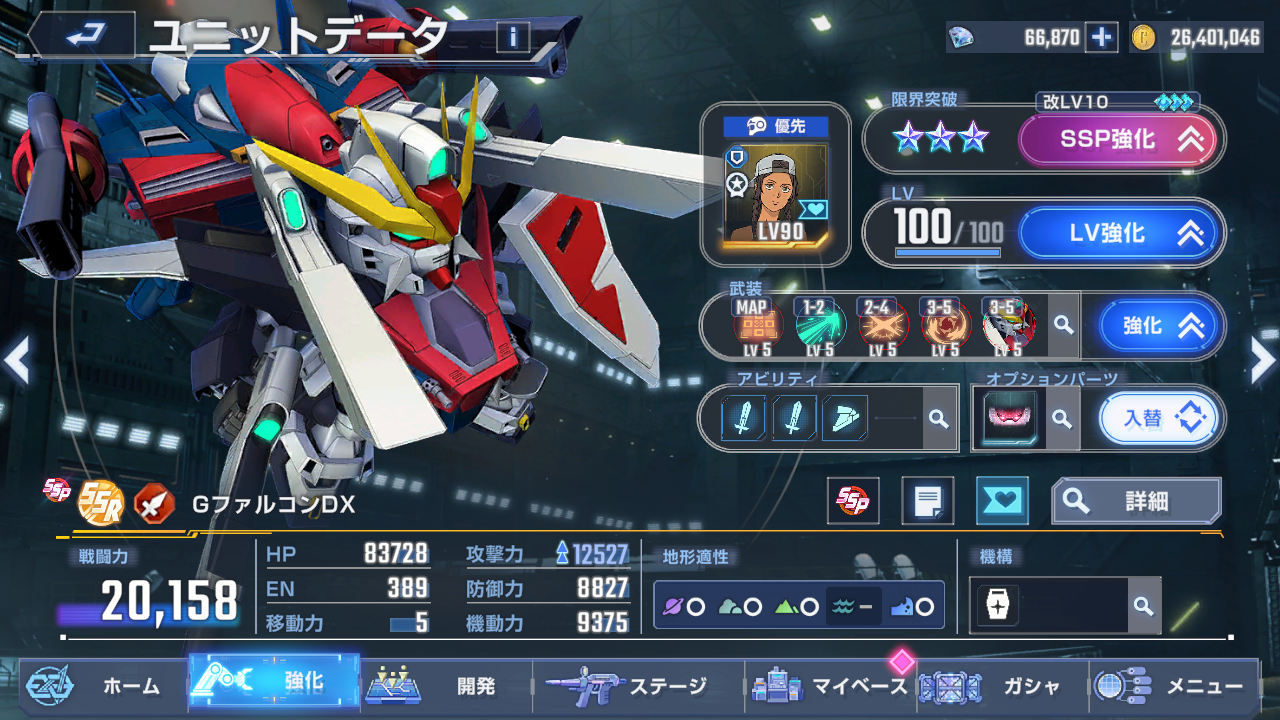This screenshot has height=720, width=1280.
Task: Open the info button beside ユニットデータ
Action: (x=513, y=37)
